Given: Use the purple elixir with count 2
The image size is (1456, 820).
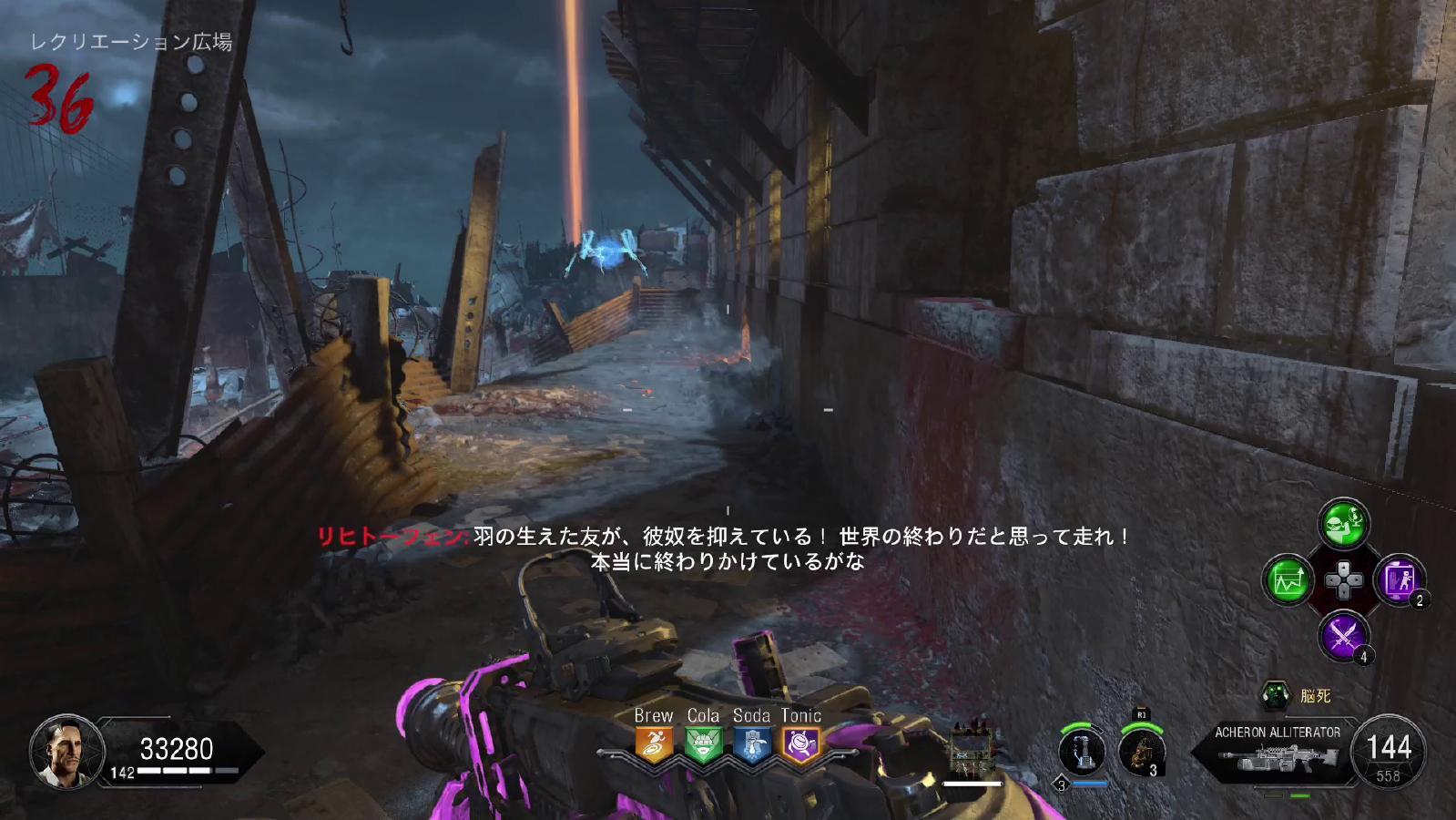Looking at the screenshot, I should coord(1399,579).
